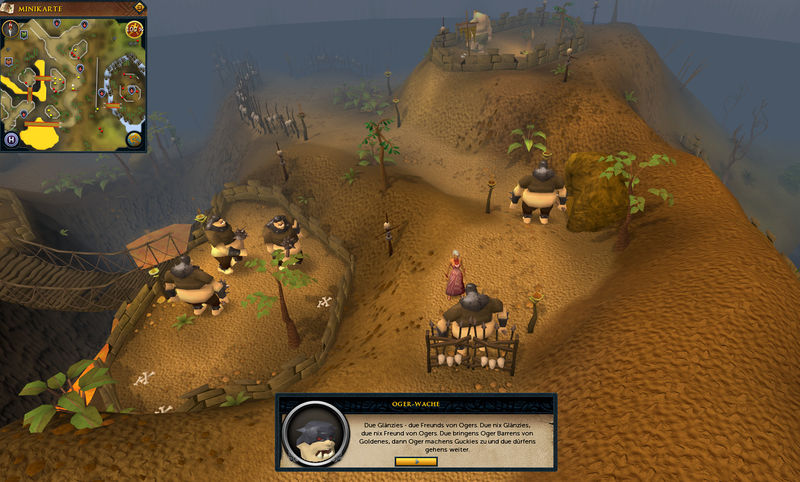This screenshot has height=482, width=800.
Task: Continue the Oger-Wache dialogue with the arrow button
Action: point(416,462)
